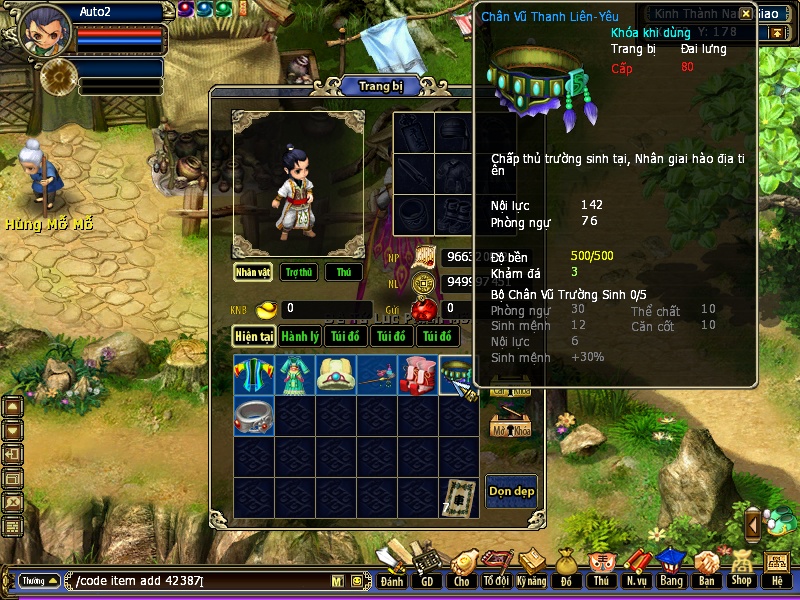
Task: Open the Tổ đội party menu
Action: click(496, 568)
